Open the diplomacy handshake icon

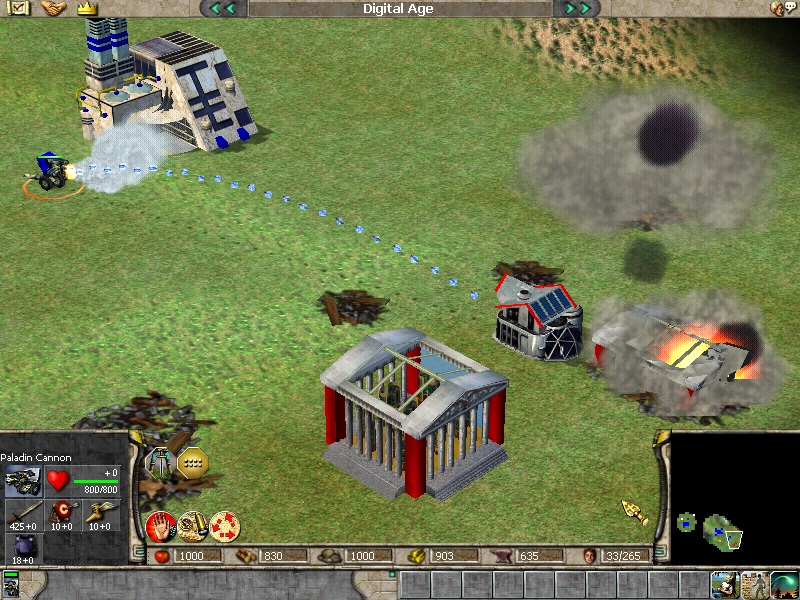click(53, 8)
